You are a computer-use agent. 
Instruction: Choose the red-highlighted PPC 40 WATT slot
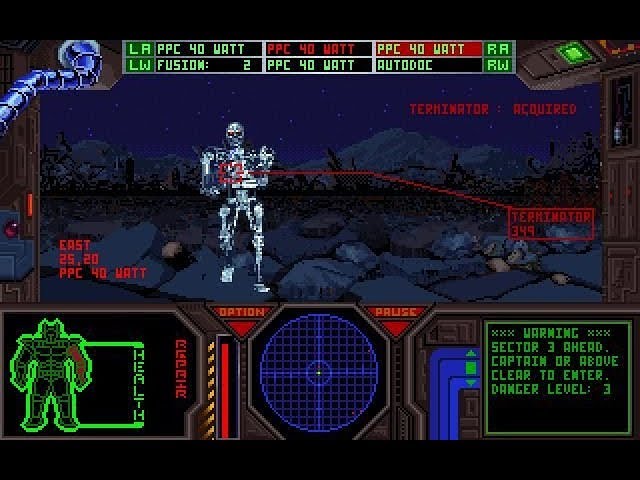(428, 48)
